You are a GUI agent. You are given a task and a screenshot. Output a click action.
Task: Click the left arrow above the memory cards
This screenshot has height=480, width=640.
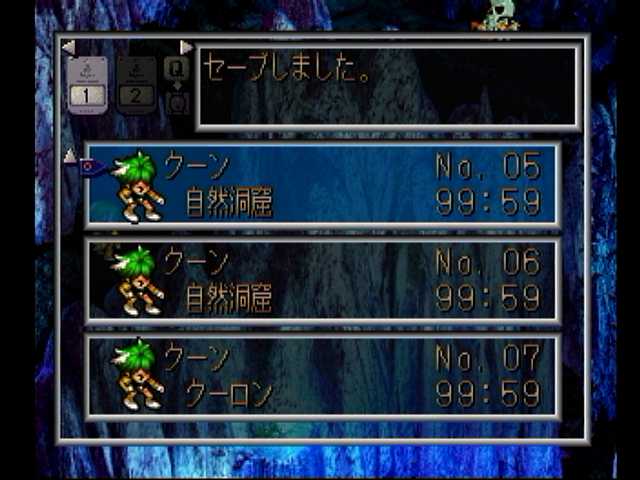[68, 47]
